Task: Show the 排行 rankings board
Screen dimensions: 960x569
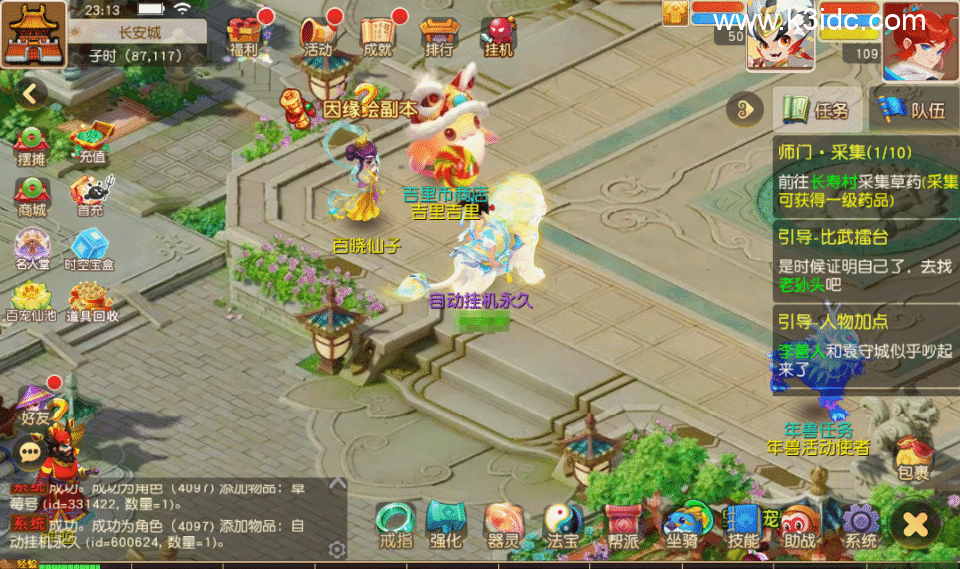Action: [438, 36]
